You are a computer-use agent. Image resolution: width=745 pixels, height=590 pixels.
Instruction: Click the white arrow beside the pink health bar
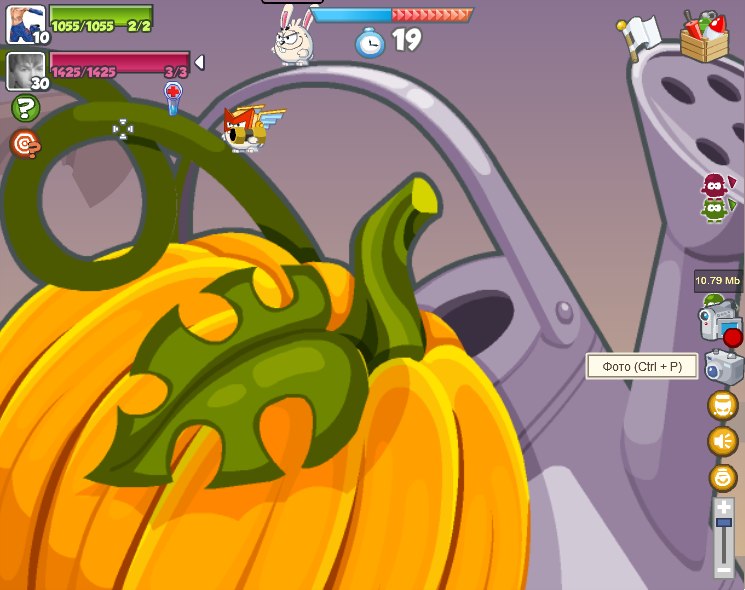[x=199, y=63]
